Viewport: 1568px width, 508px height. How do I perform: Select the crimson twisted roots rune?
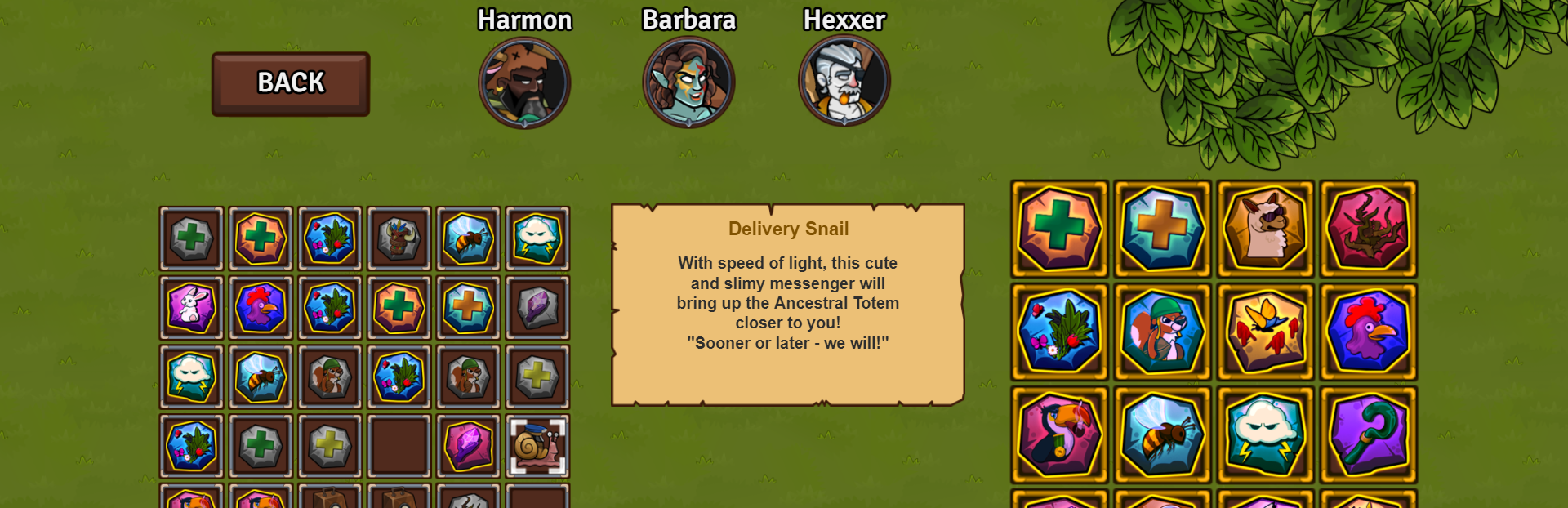coord(1368,229)
